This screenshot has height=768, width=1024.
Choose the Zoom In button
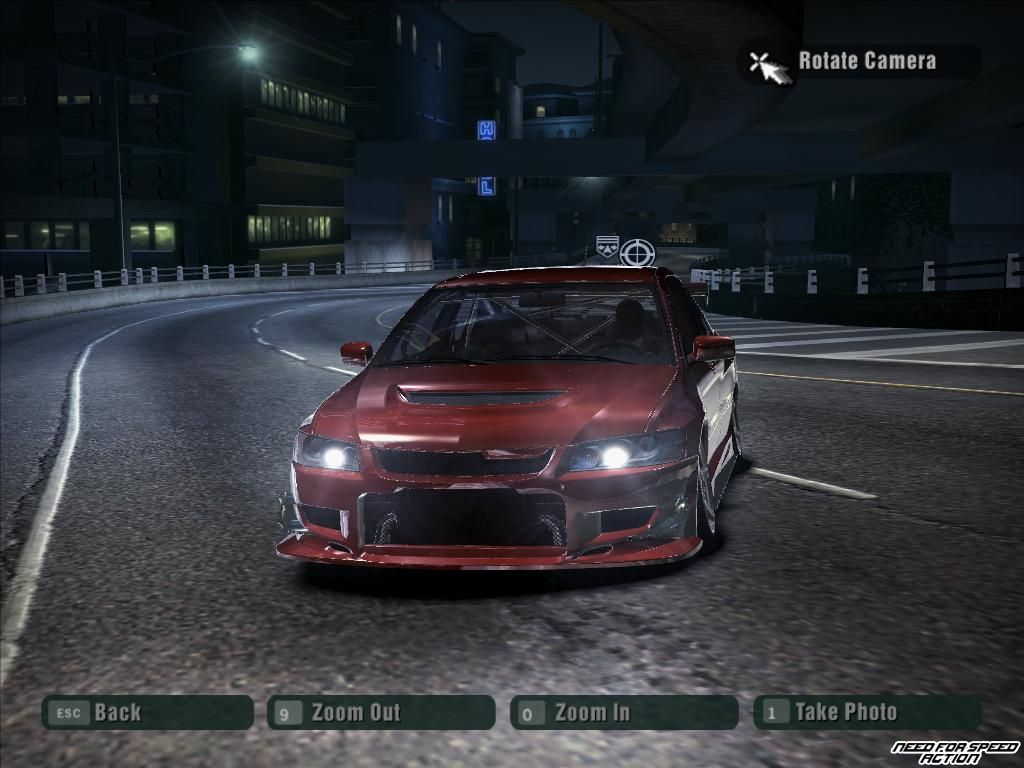click(623, 713)
